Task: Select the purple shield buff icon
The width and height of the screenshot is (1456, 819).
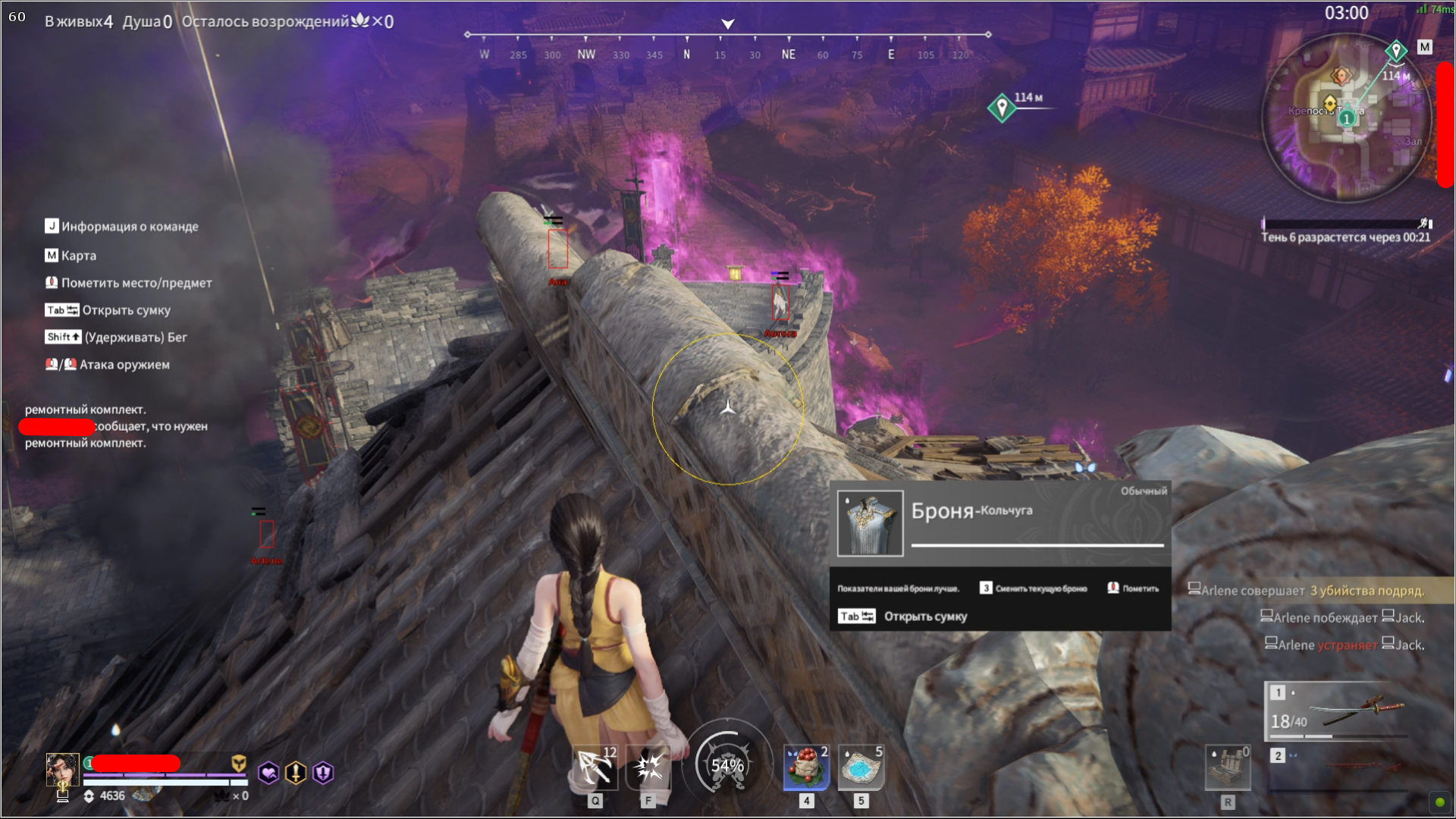Action: tap(323, 773)
